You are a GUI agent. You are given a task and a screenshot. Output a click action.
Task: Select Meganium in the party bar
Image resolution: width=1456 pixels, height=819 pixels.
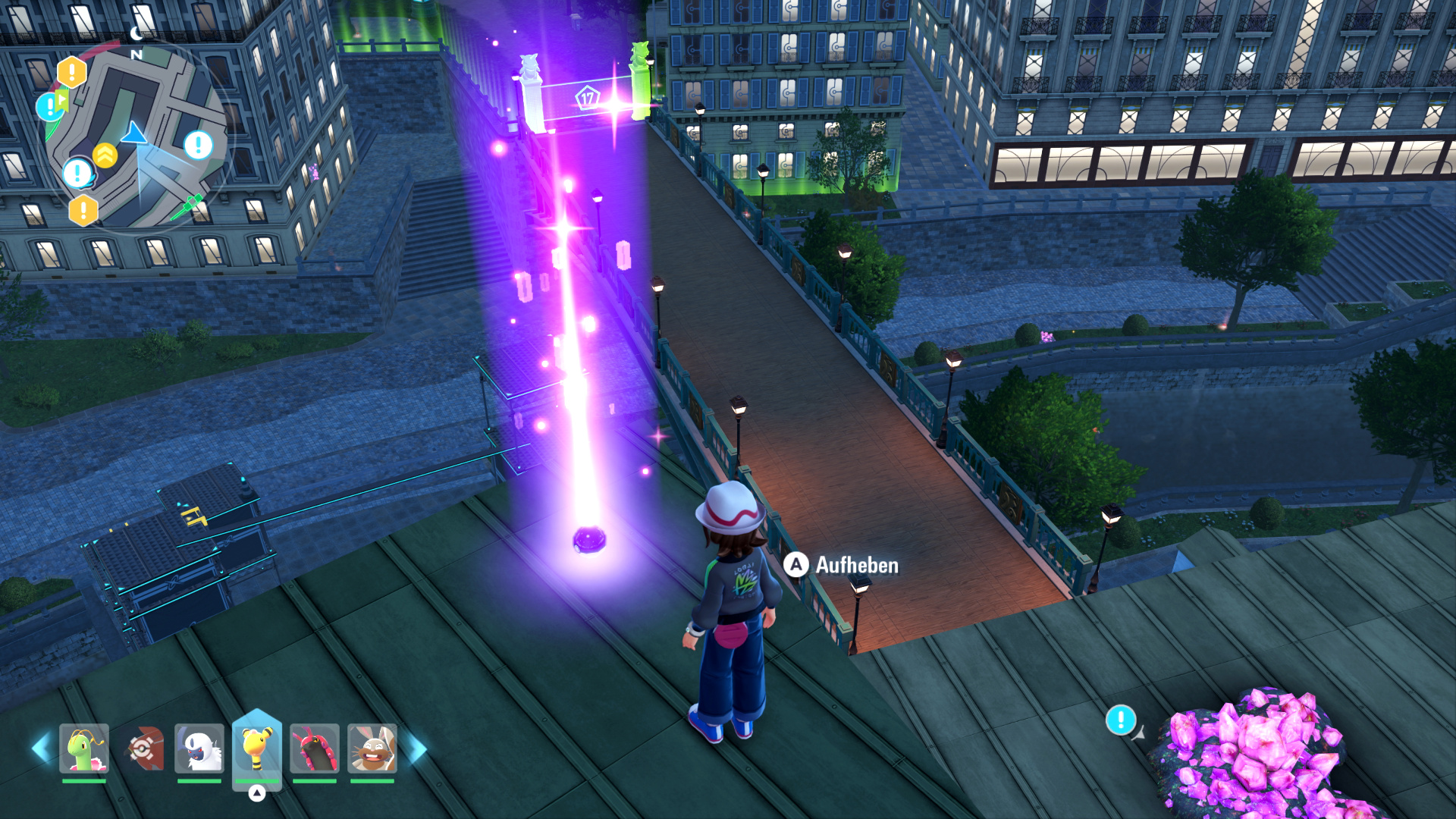(84, 748)
